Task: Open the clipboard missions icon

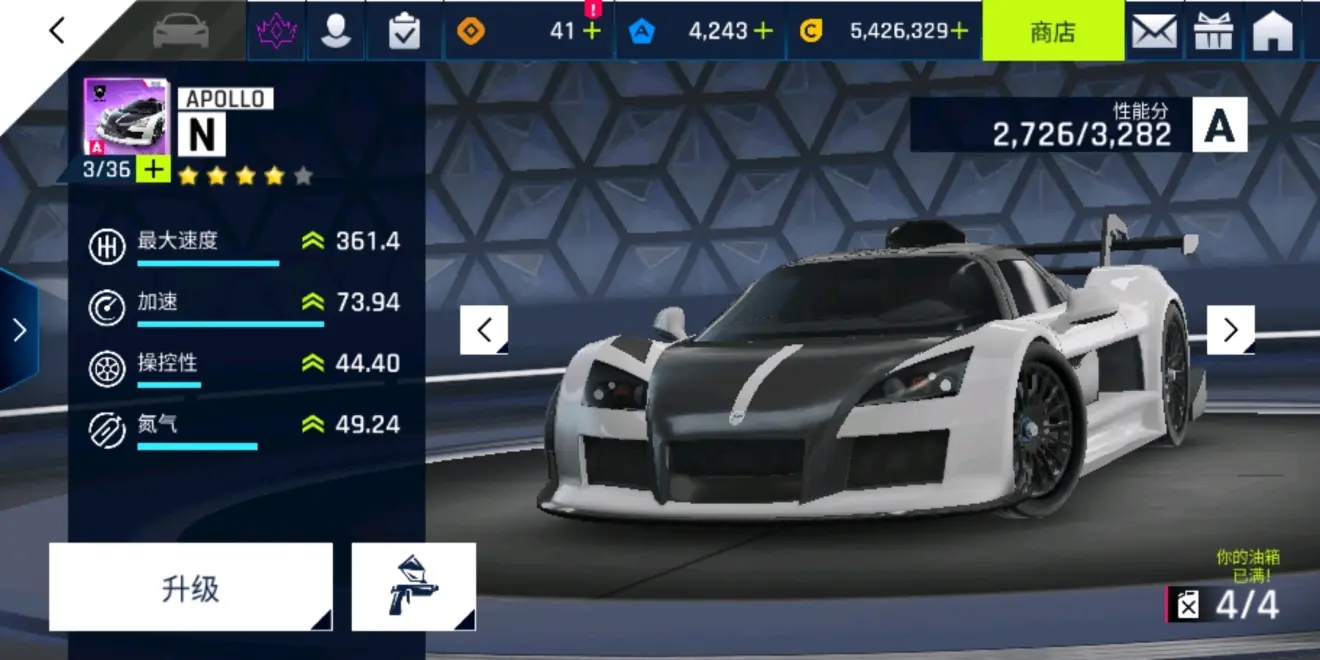Action: tap(404, 31)
